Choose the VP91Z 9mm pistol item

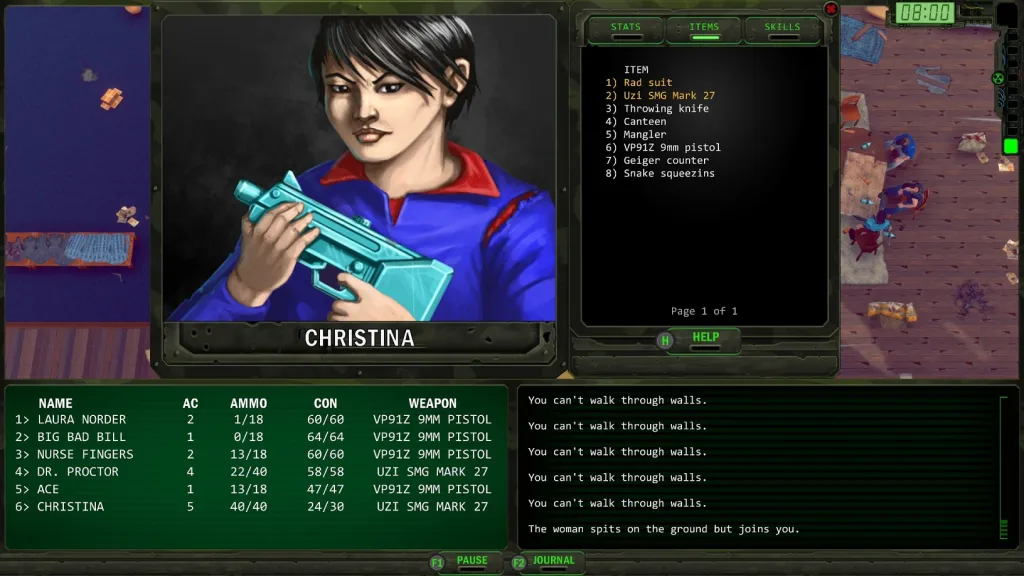(671, 148)
